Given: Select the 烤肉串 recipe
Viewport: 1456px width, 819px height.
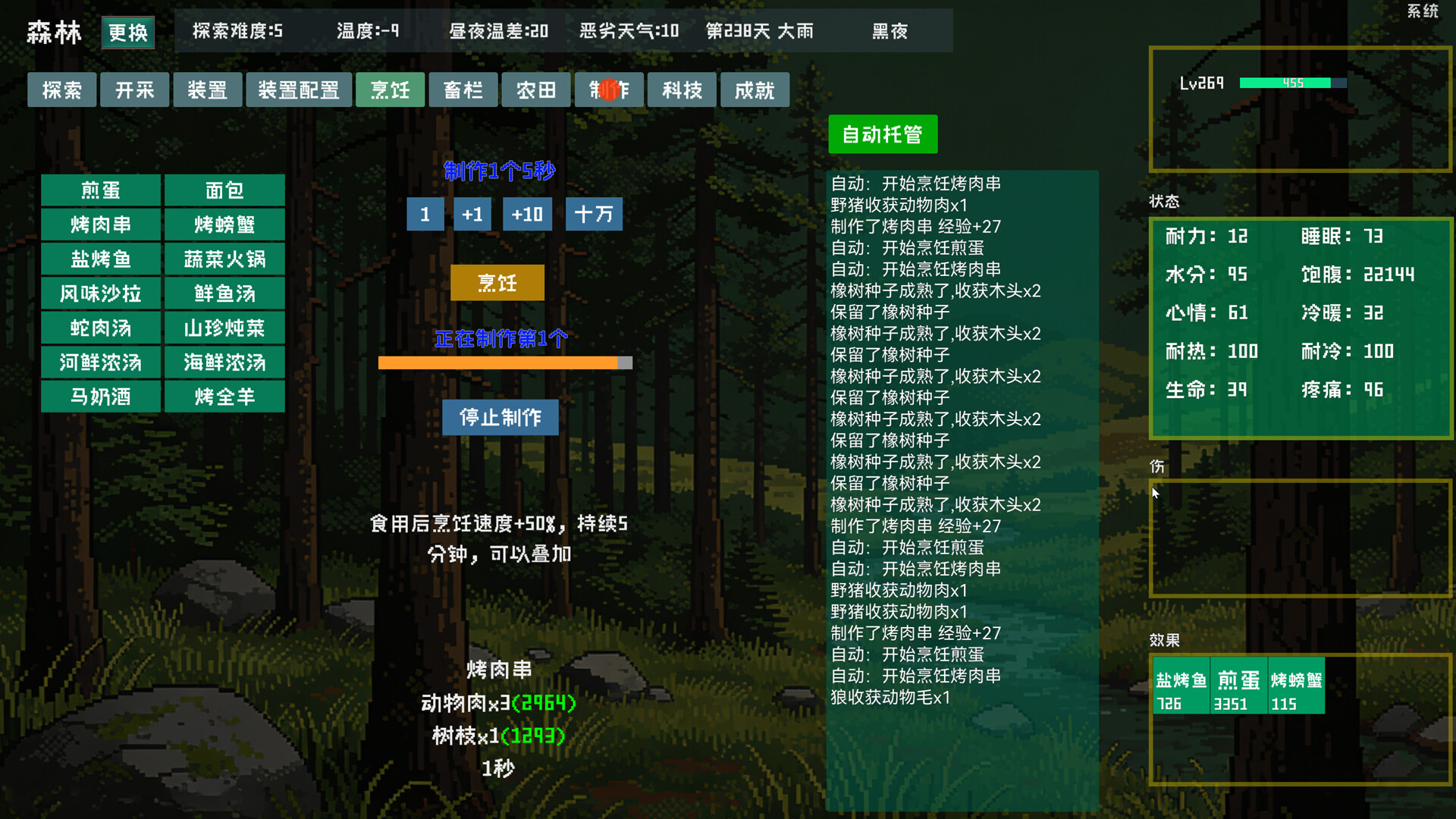Looking at the screenshot, I should (x=100, y=224).
